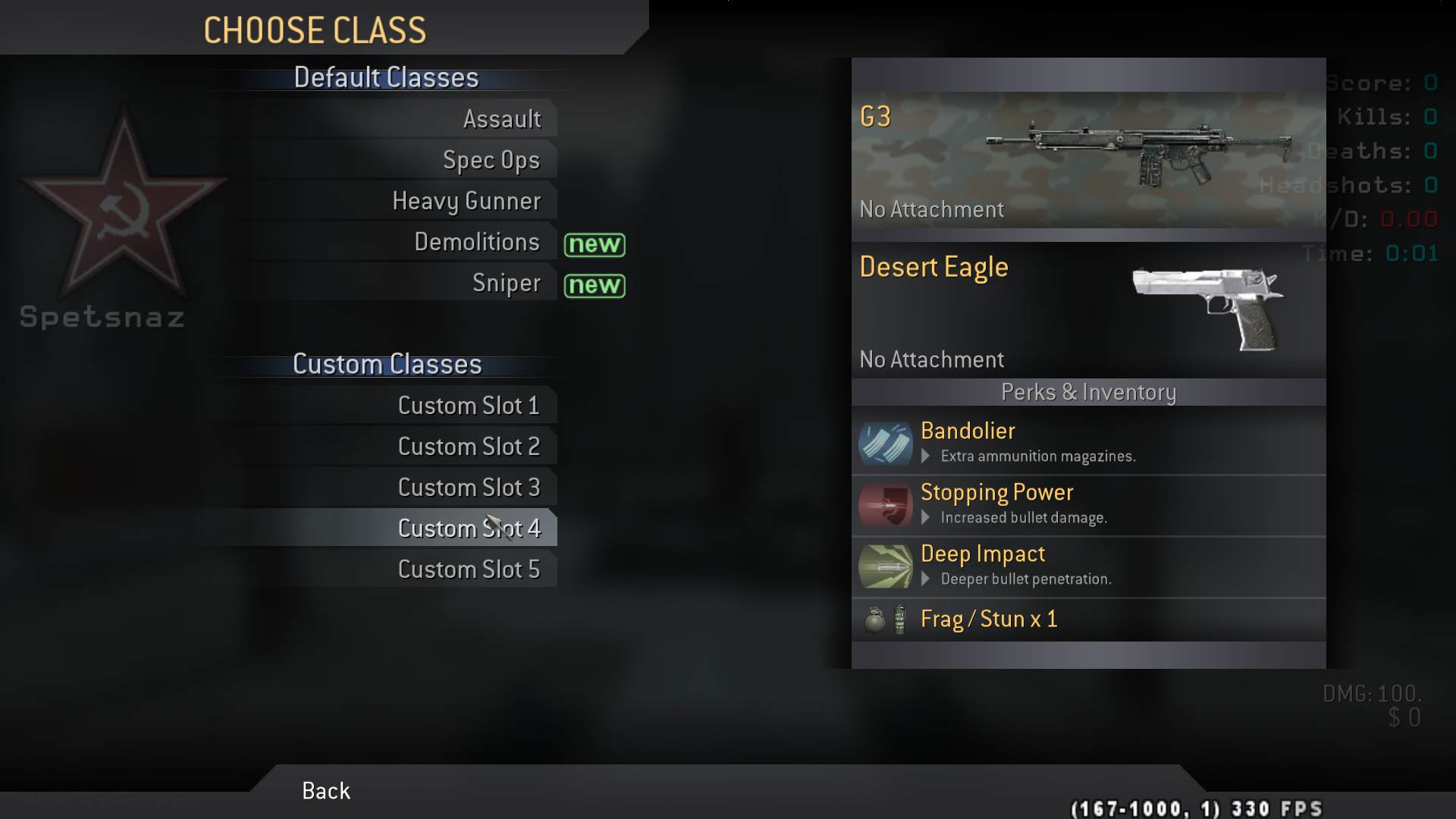Choose the Spec Ops class

pos(491,160)
